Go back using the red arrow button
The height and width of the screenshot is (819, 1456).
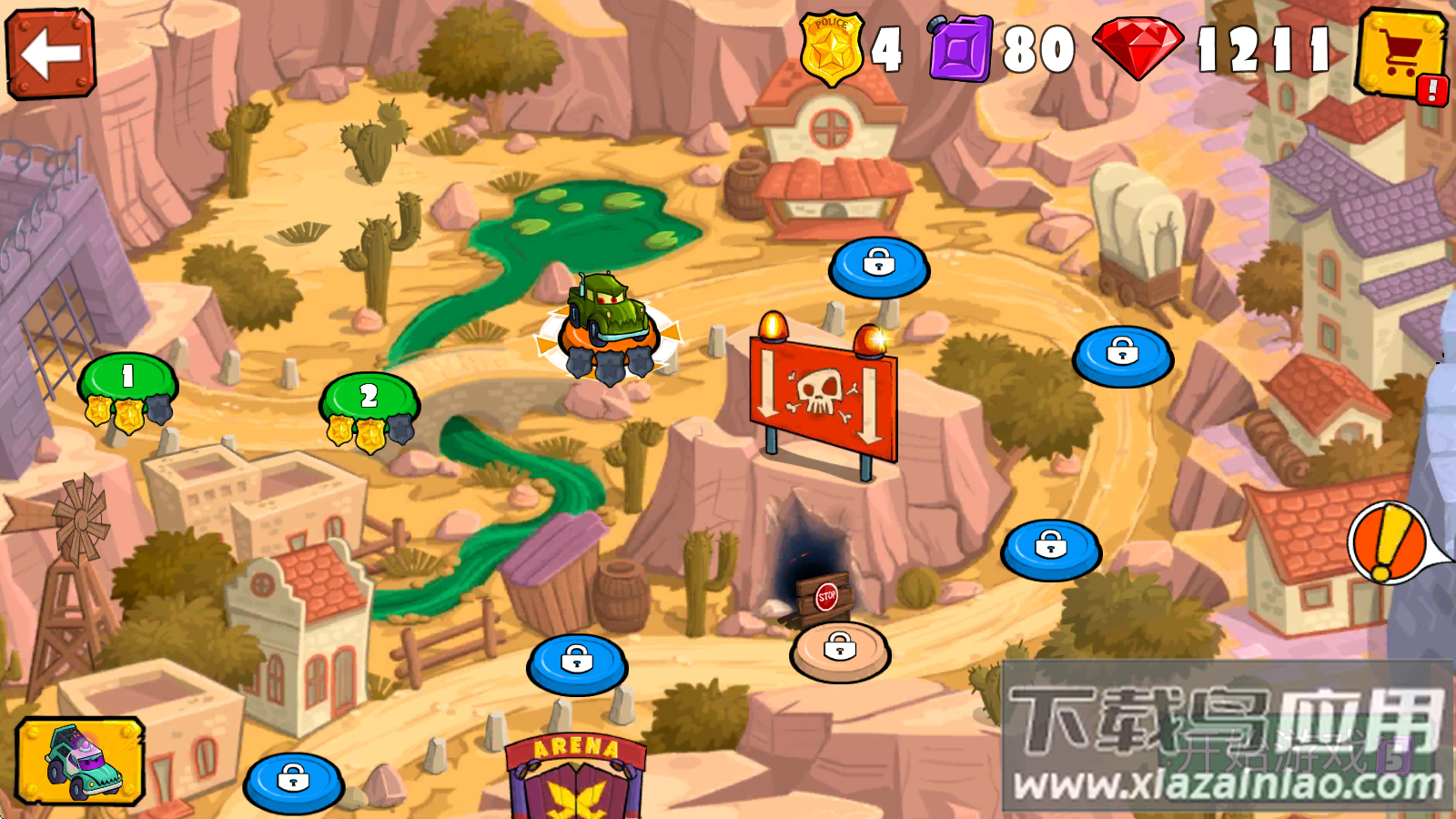[51, 53]
